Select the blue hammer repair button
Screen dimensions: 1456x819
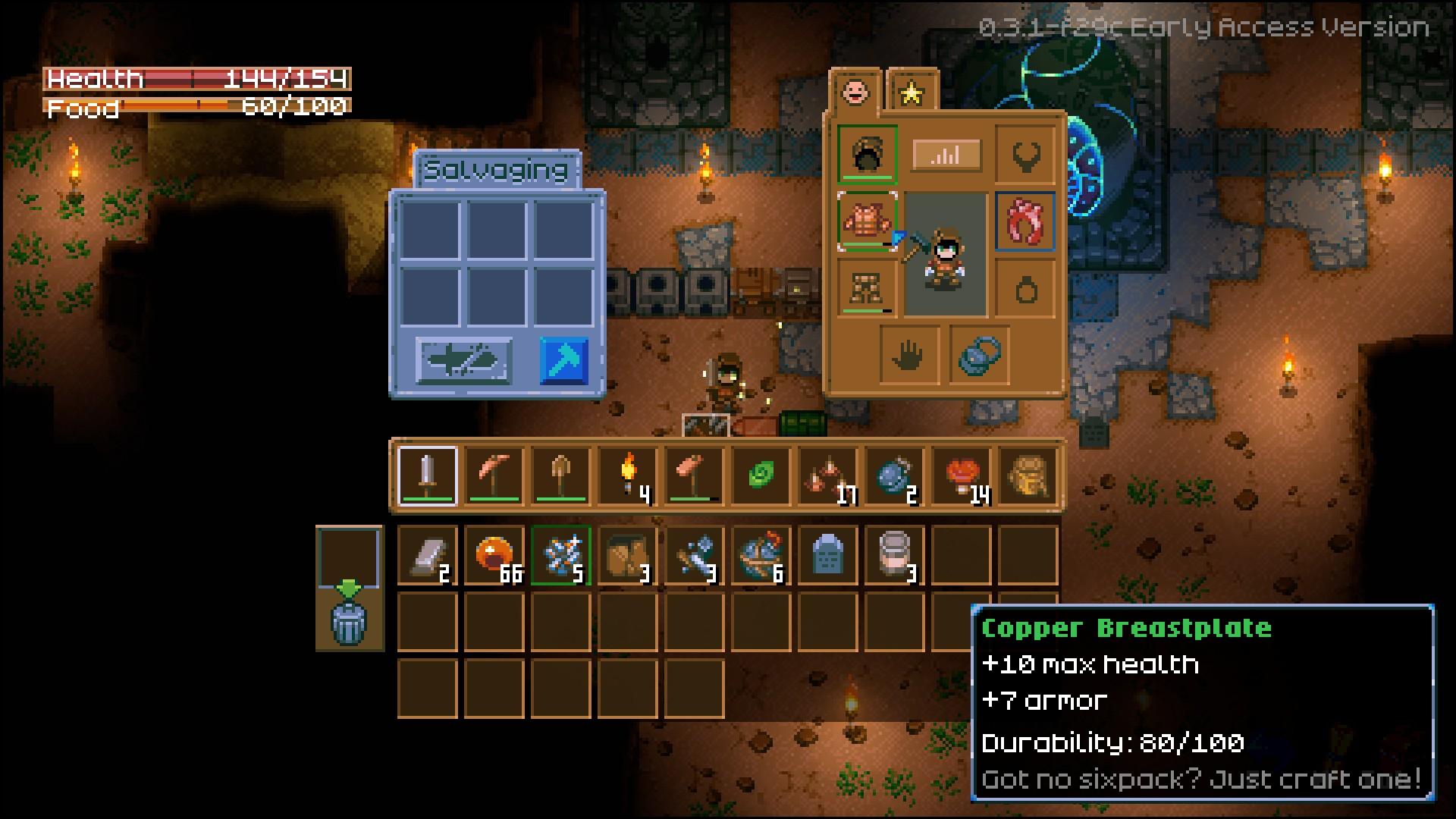pos(564,361)
